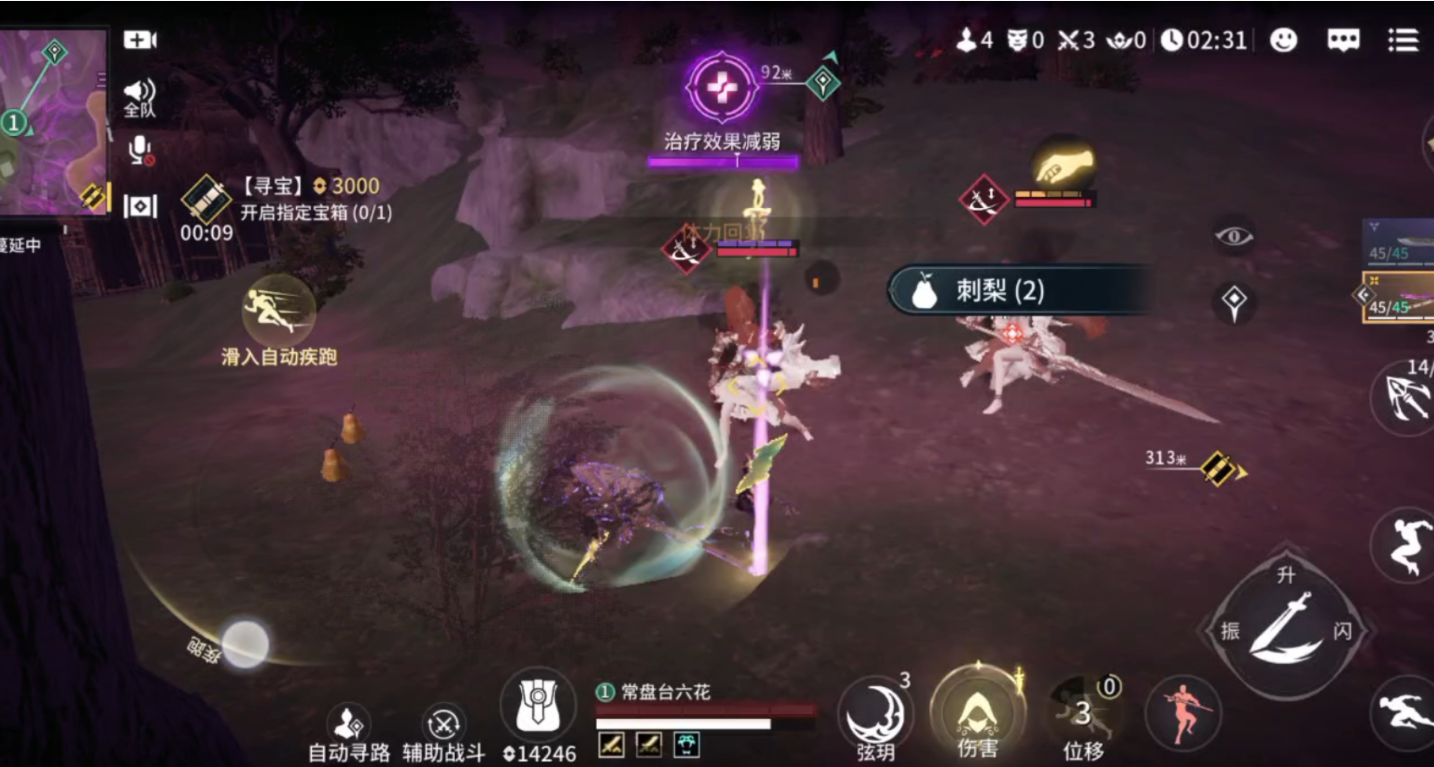The height and width of the screenshot is (767, 1434).
Task: Switch the team voice speaker channel
Action: click(140, 97)
